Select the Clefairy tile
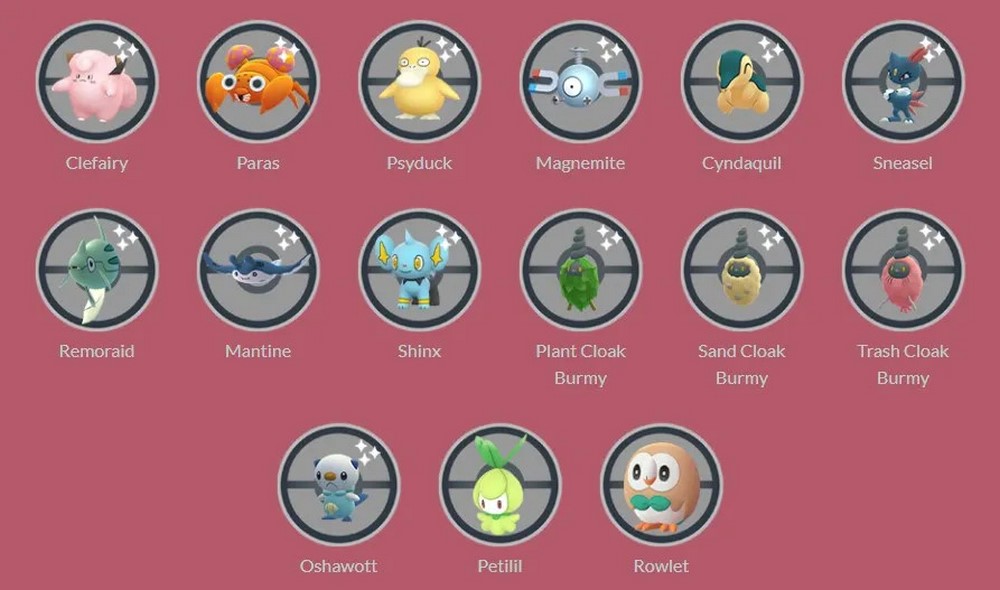This screenshot has width=1000, height=590. [x=97, y=82]
